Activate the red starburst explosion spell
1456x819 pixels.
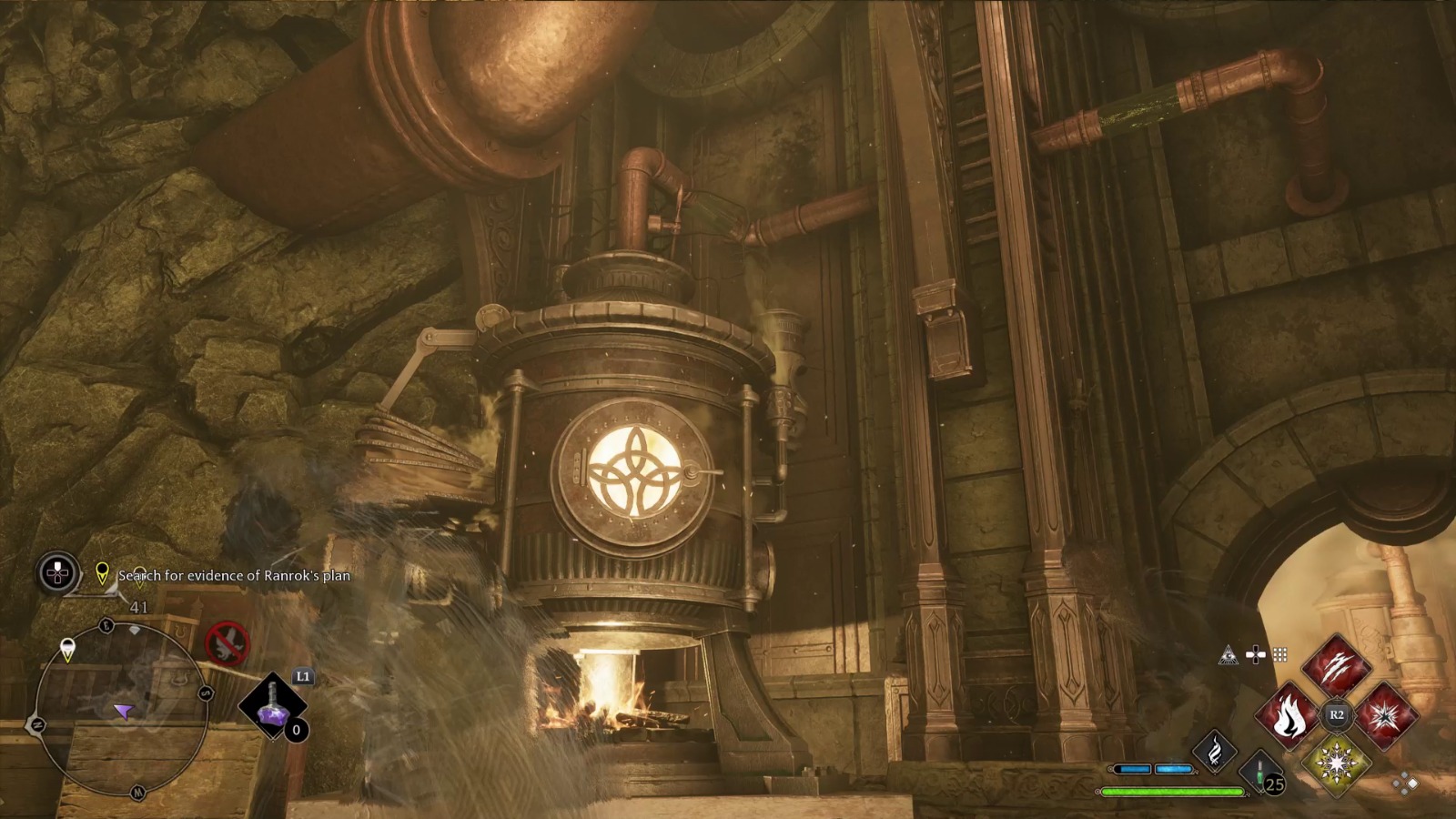click(x=1385, y=715)
